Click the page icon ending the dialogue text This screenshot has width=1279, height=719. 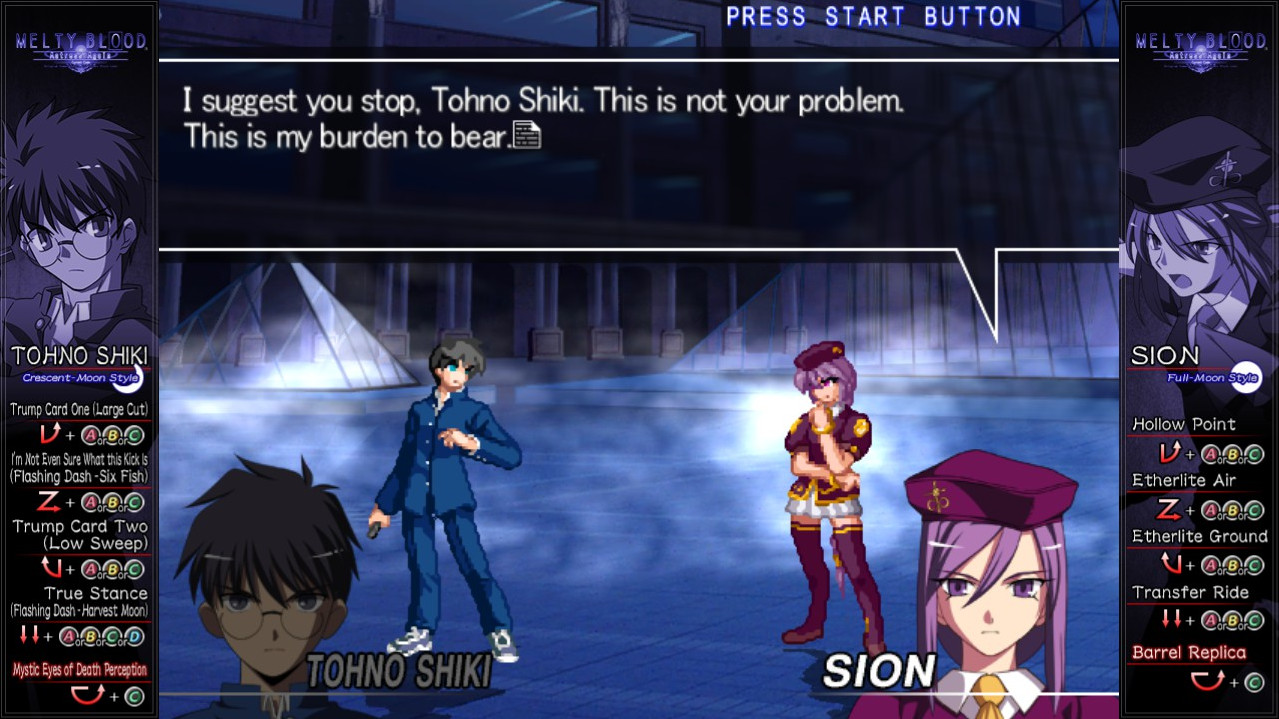coord(527,135)
